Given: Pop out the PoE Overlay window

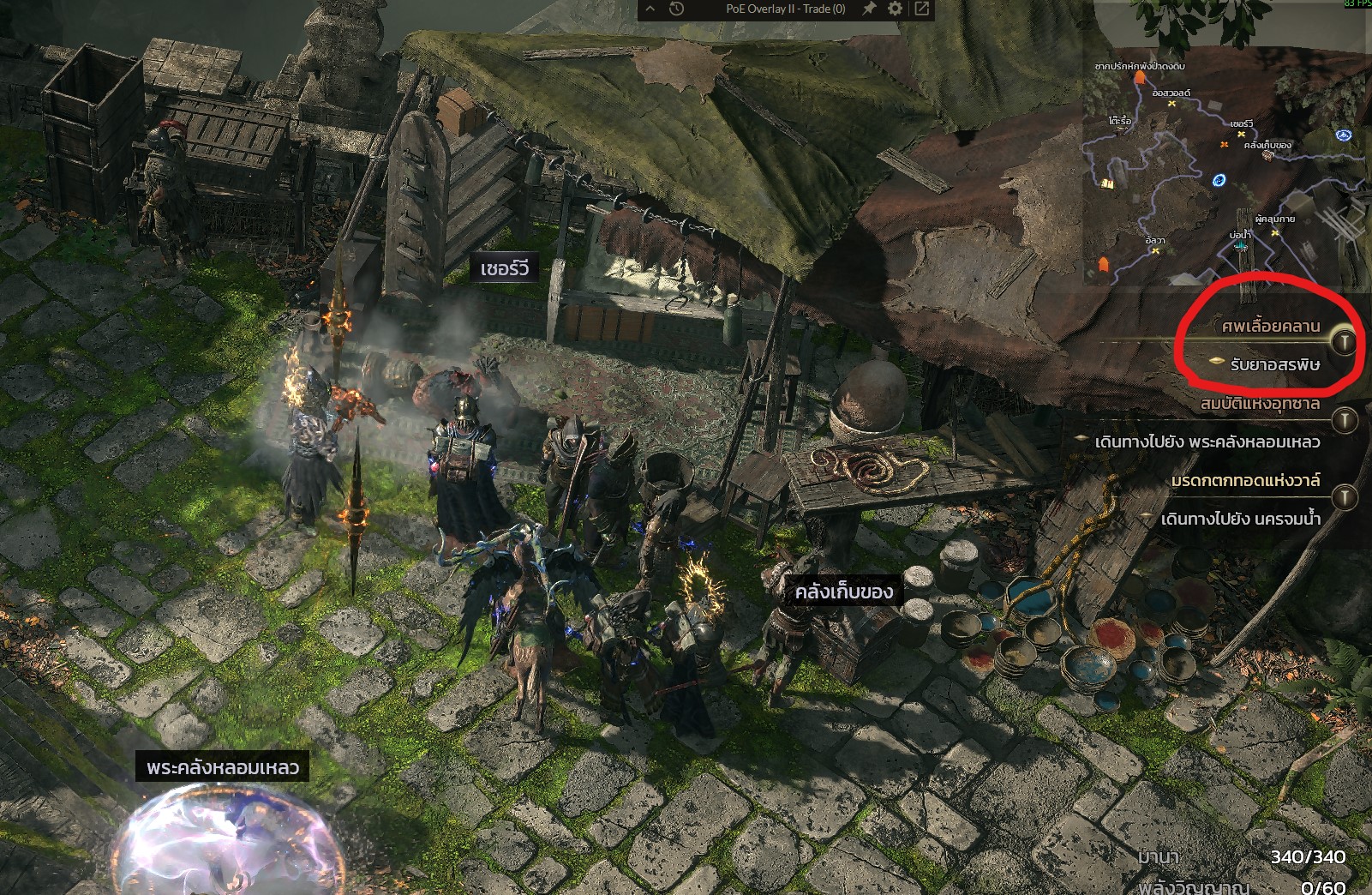Looking at the screenshot, I should click(922, 9).
